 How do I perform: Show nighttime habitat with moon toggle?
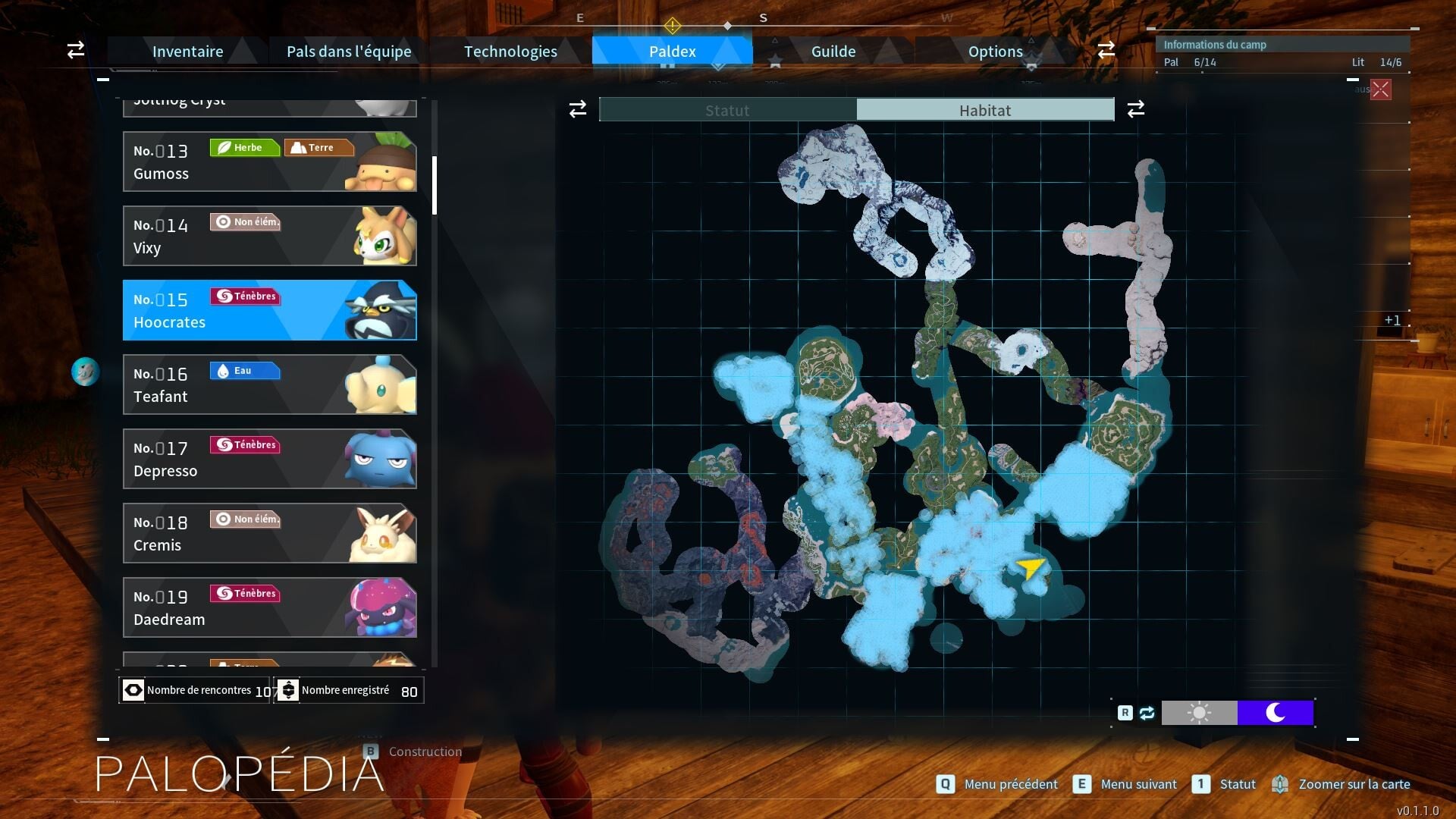pos(1276,713)
